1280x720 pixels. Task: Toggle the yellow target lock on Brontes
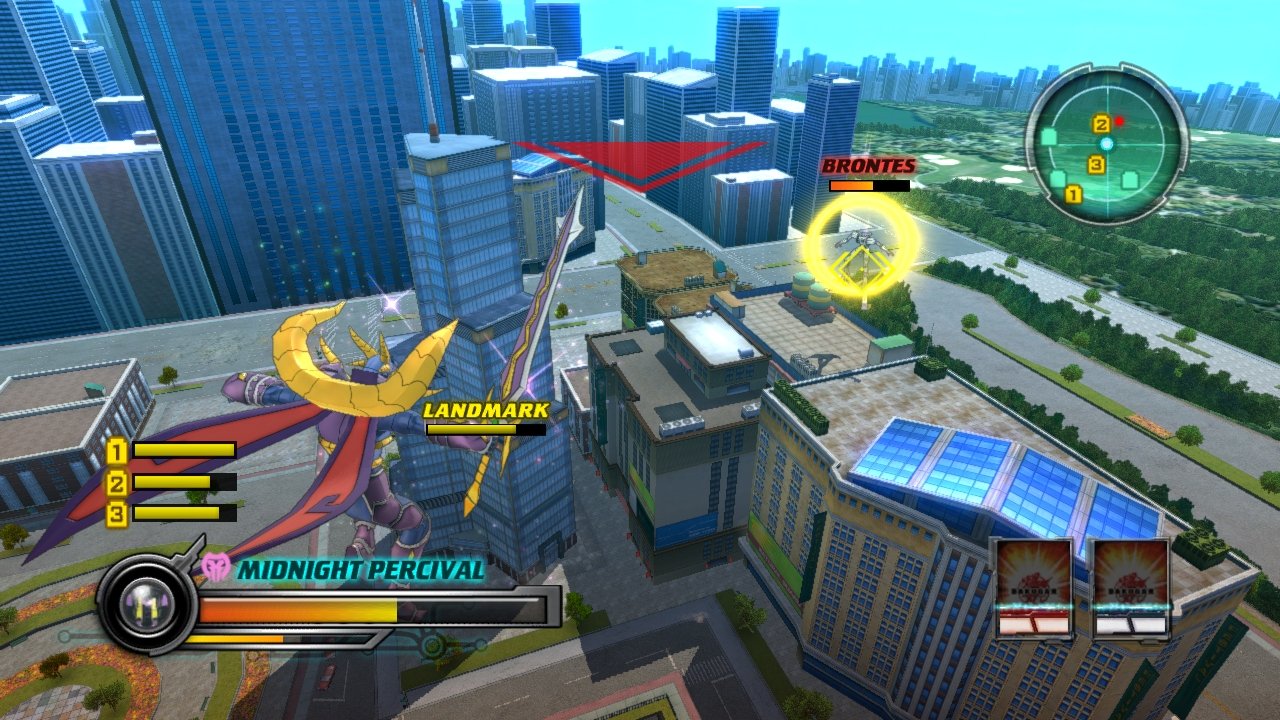click(862, 244)
